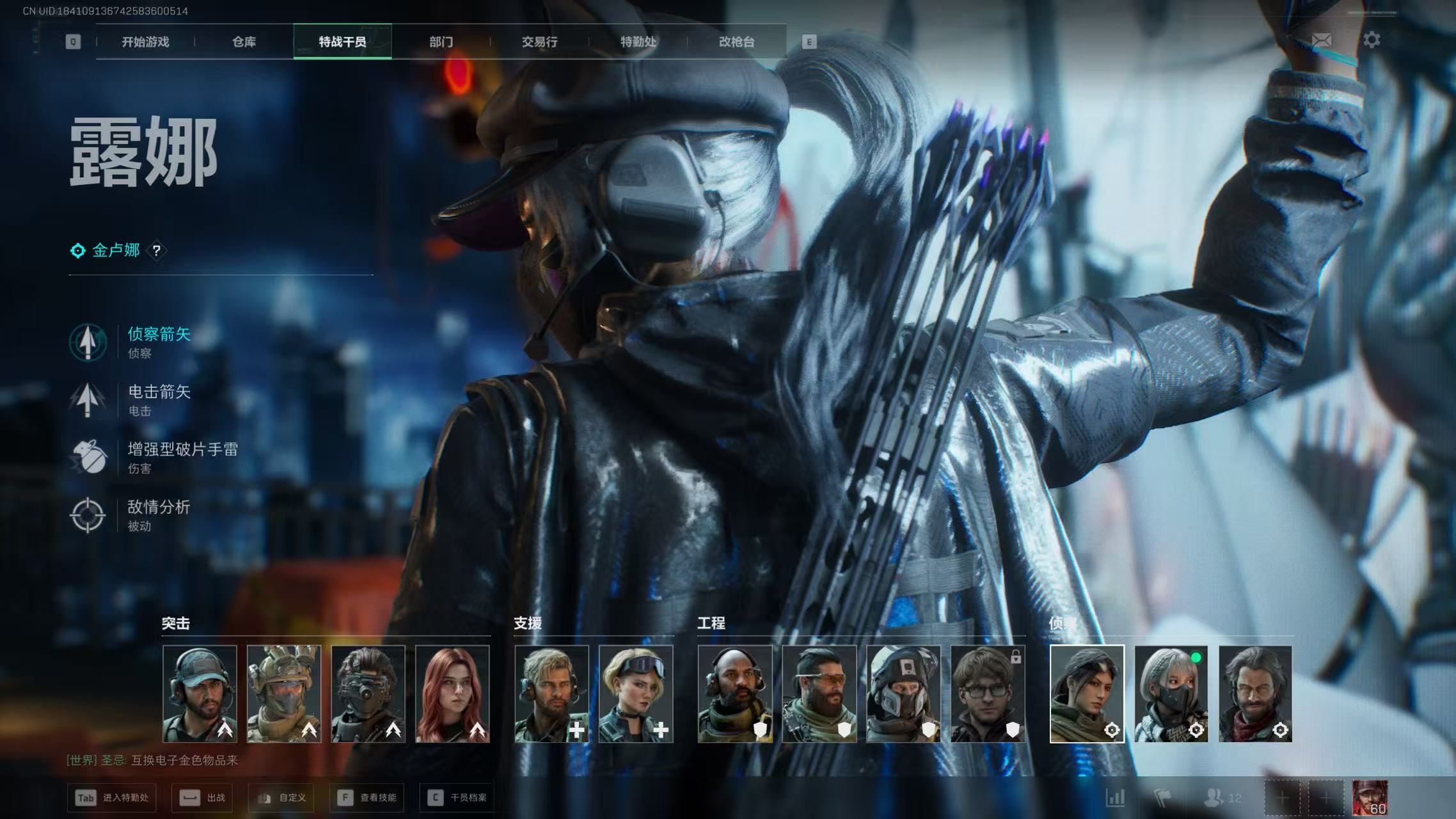Switch to the 特勤处 tab
This screenshot has height=819, width=1456.
(x=638, y=42)
